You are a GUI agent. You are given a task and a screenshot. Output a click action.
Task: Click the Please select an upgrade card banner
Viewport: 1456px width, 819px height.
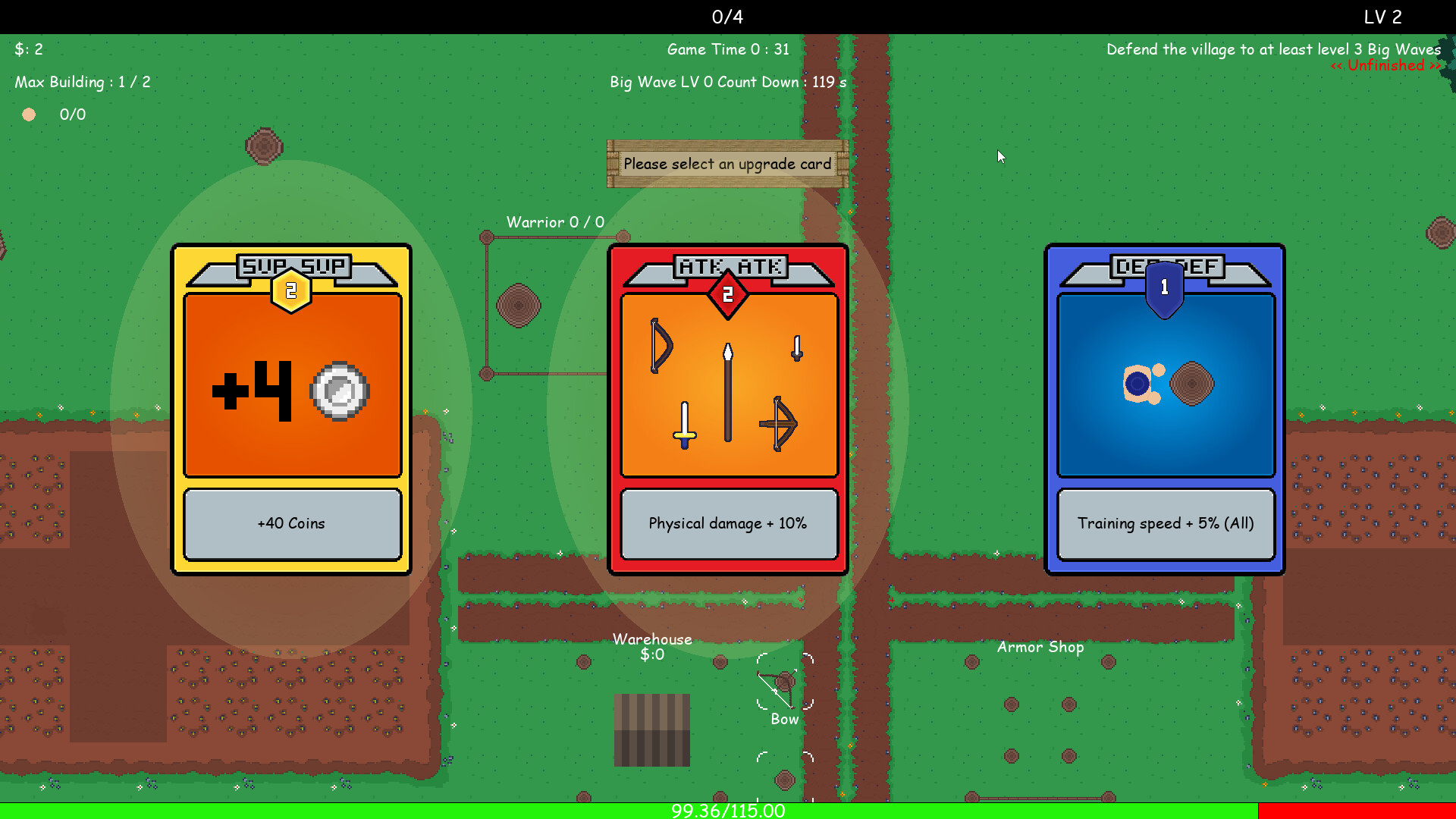tap(726, 164)
